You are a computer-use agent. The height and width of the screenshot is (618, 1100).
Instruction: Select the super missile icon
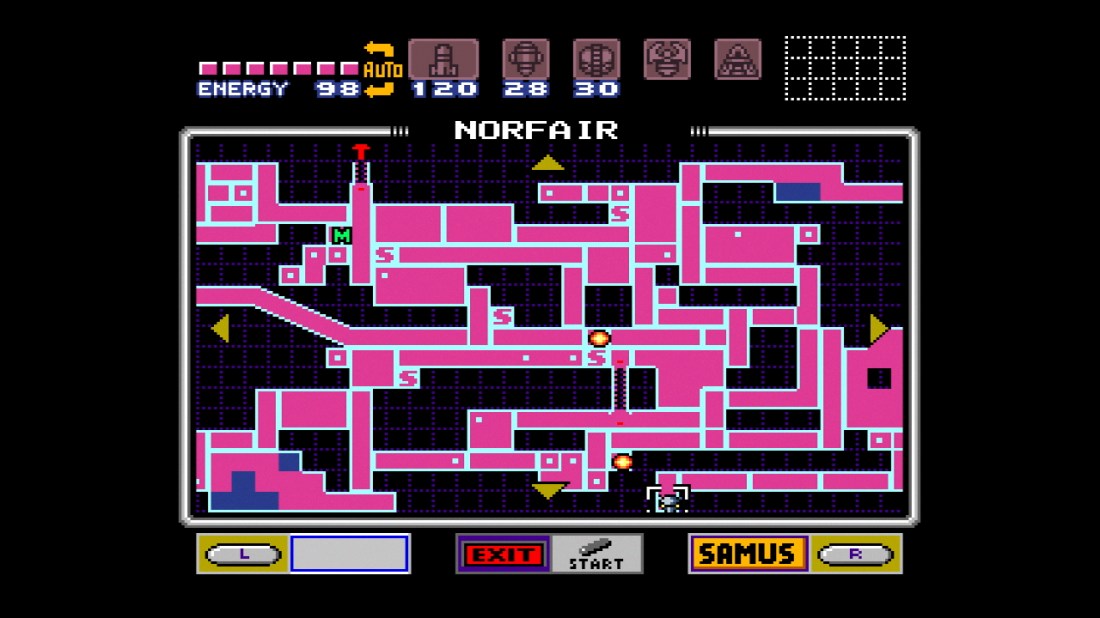coord(525,60)
